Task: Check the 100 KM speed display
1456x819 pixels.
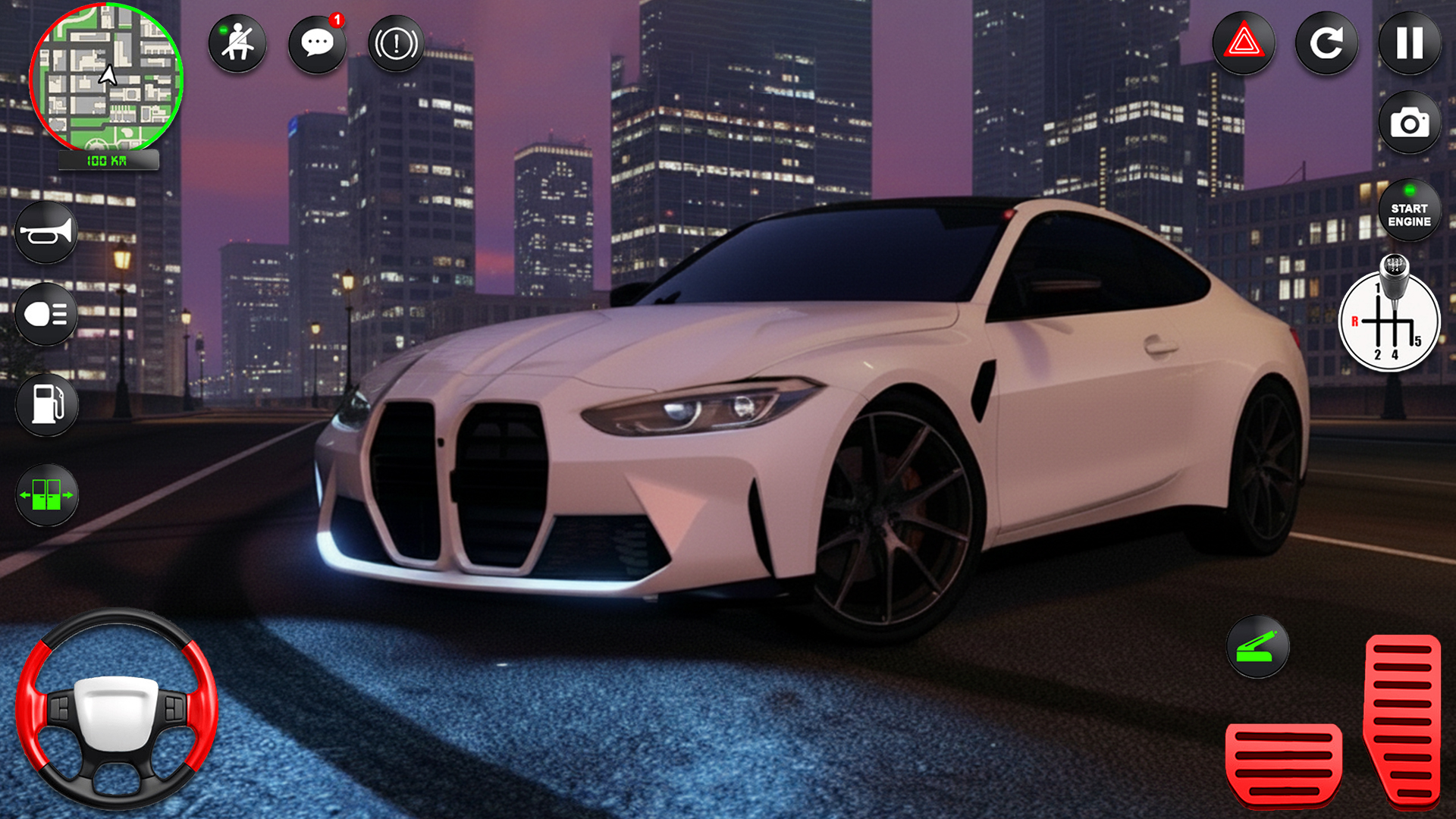Action: pos(108,160)
